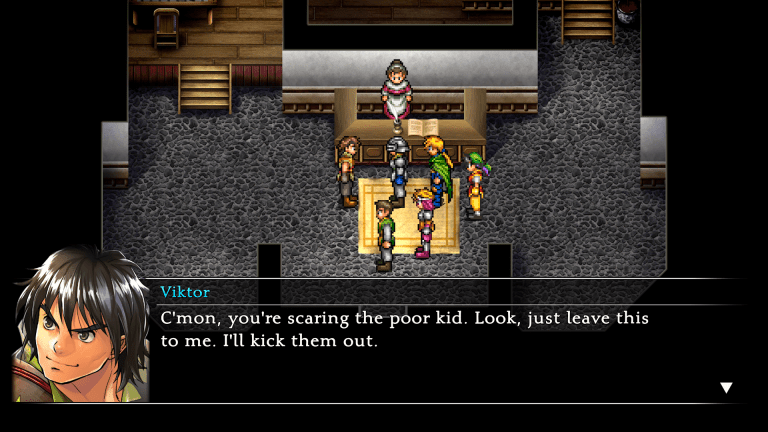Advance dialogue with the white arrow indicator
Image resolution: width=768 pixels, height=432 pixels.
click(727, 388)
